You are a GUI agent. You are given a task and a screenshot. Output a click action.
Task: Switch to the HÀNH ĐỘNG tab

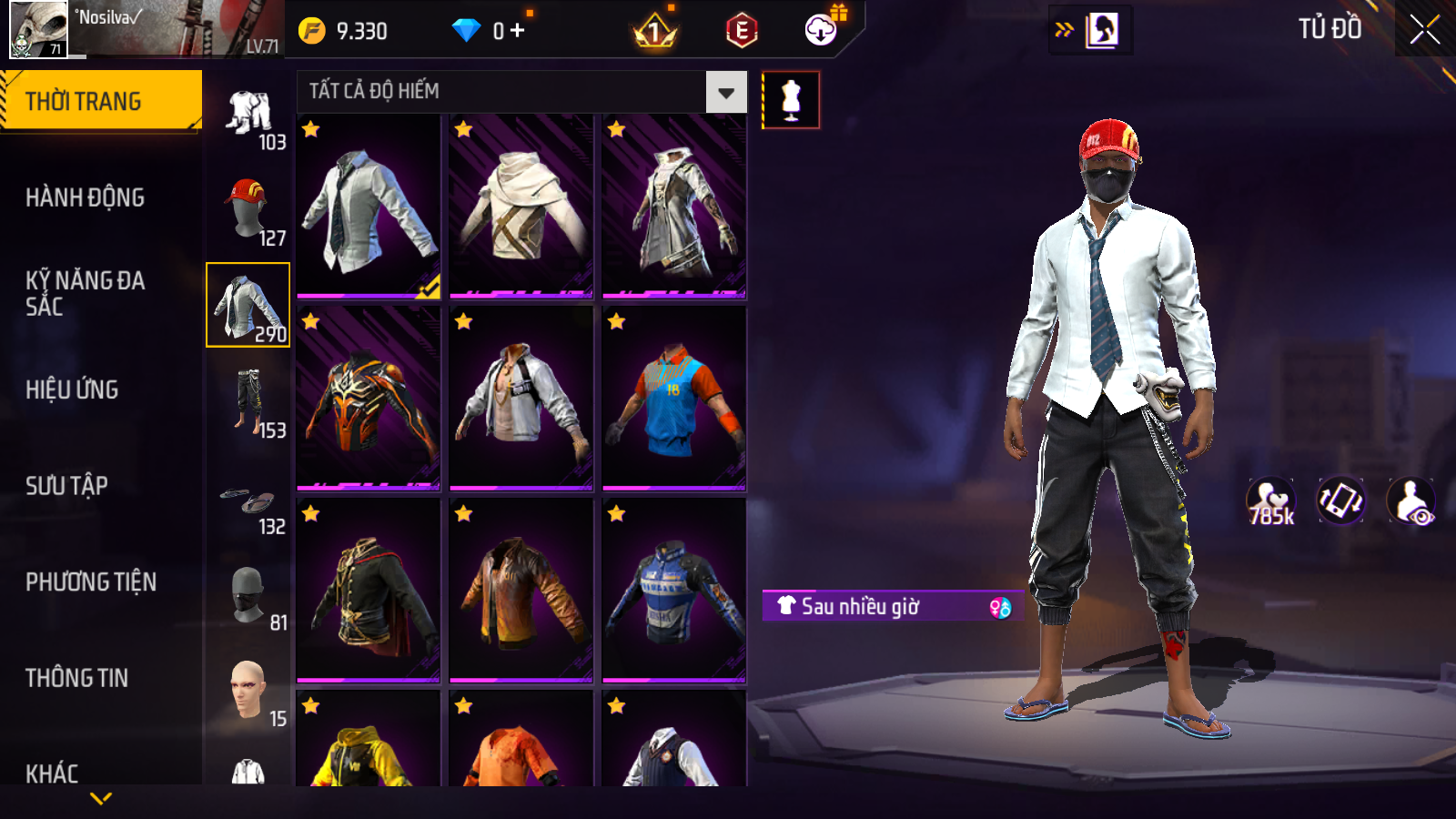85,197
